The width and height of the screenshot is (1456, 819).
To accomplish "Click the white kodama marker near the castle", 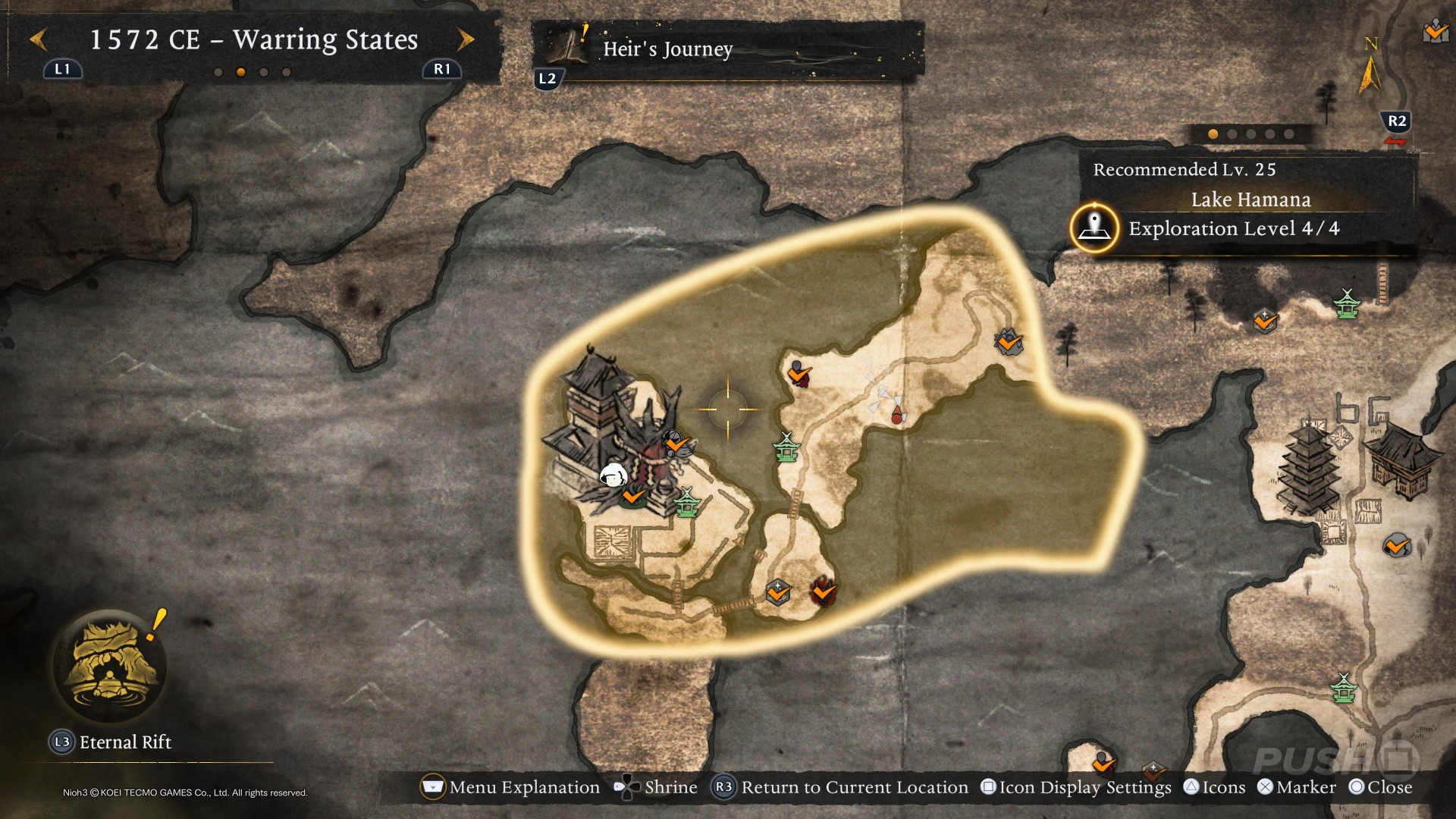I will pyautogui.click(x=613, y=475).
